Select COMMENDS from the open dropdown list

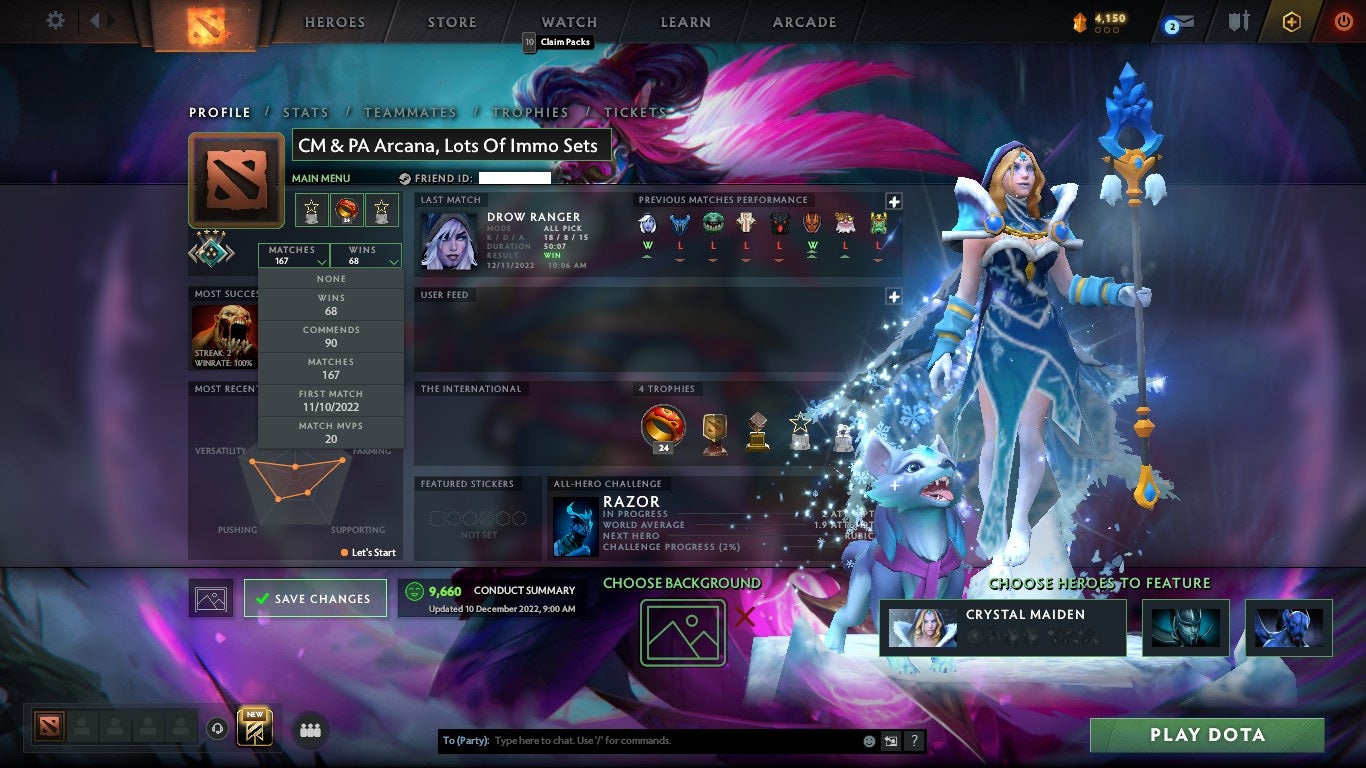[x=330, y=335]
